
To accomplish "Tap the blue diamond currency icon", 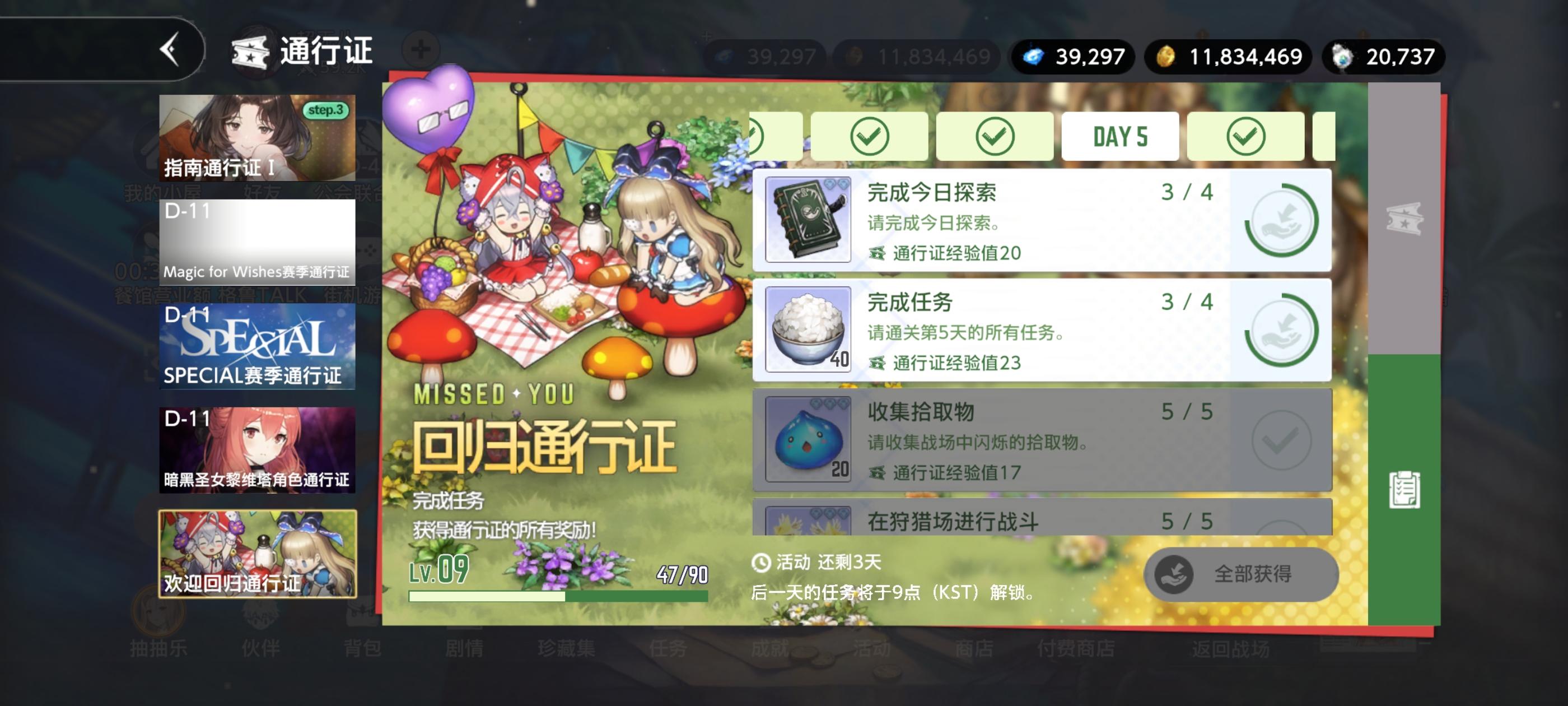I will point(1033,57).
